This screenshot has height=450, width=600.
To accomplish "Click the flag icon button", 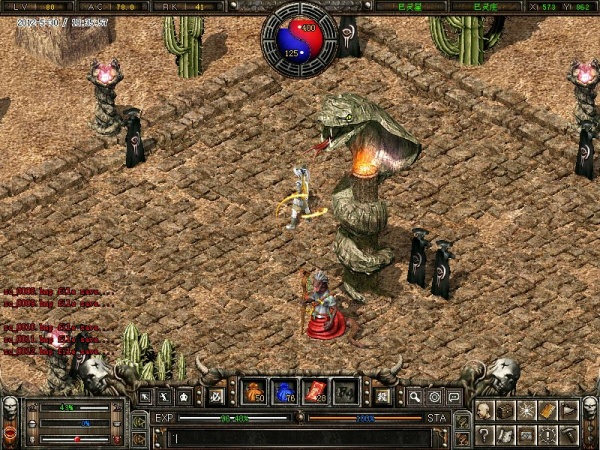I will [569, 410].
